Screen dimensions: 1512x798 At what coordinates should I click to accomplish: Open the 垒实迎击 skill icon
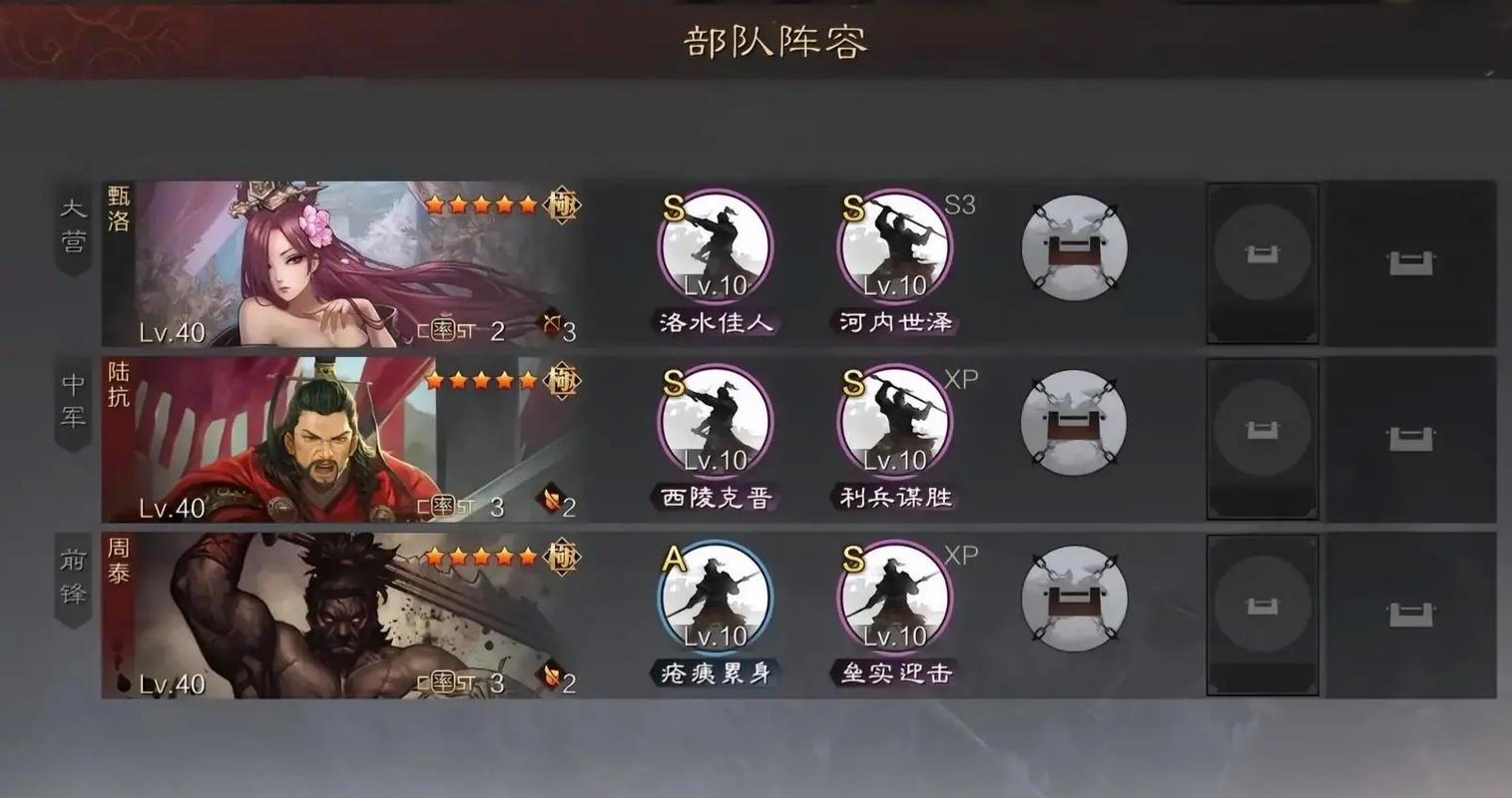pos(893,598)
